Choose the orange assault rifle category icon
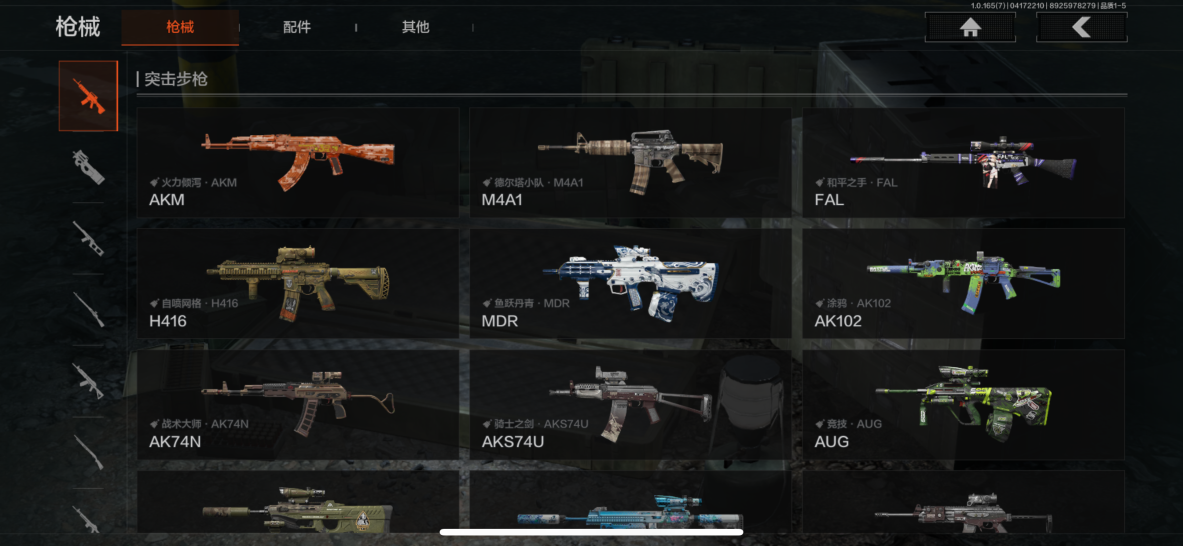The width and height of the screenshot is (1183, 546). (88, 96)
